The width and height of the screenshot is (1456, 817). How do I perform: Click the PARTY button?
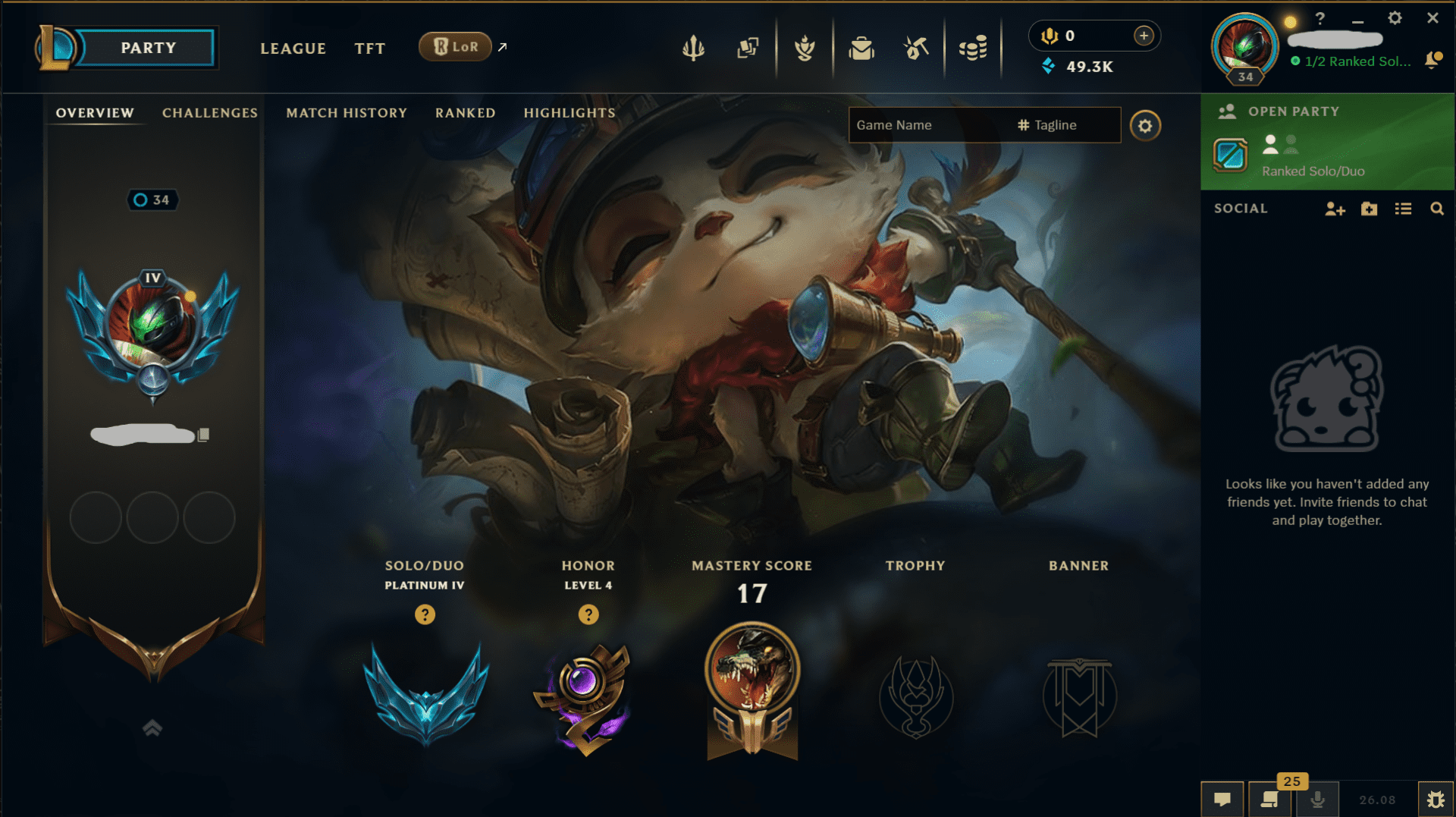148,47
